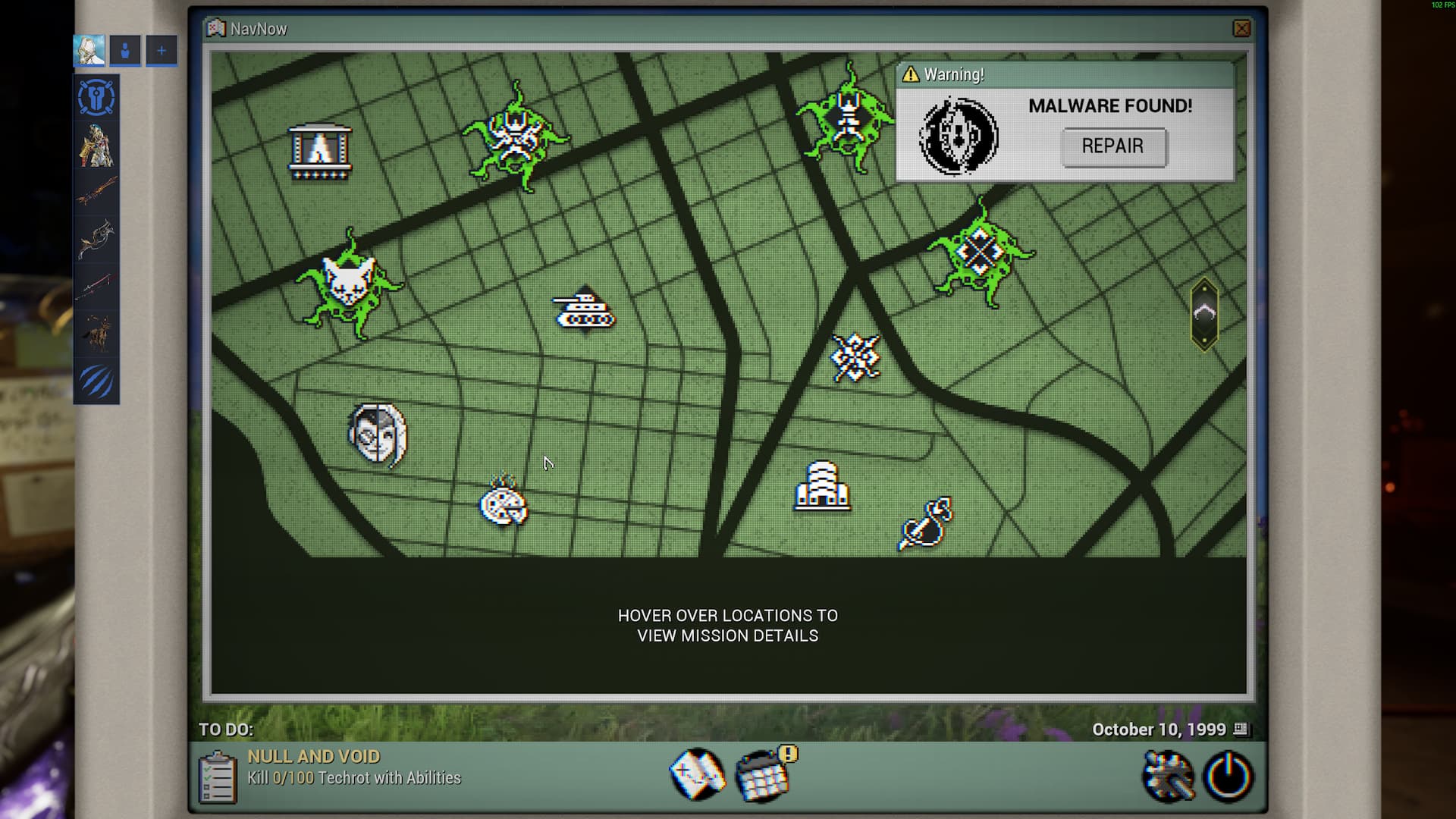Open the tank mission marker
The height and width of the screenshot is (819, 1456).
pyautogui.click(x=585, y=310)
